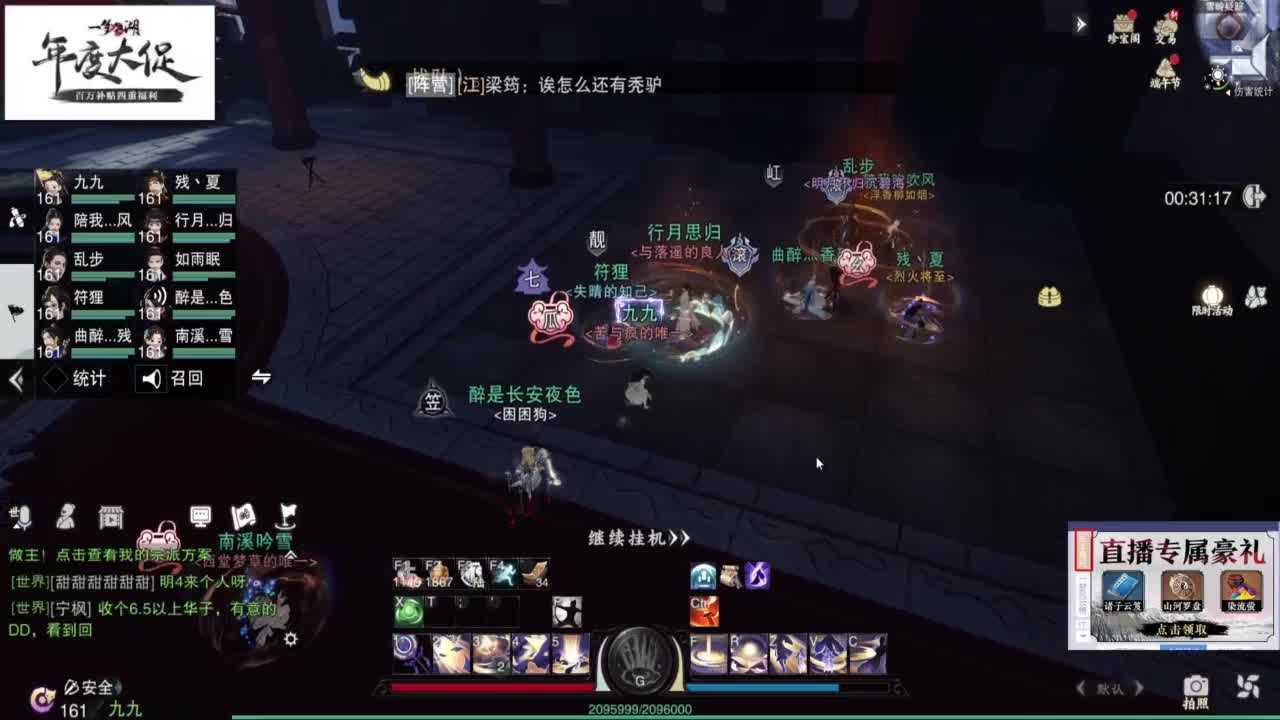Collapse the team list with left arrow

tap(14, 379)
